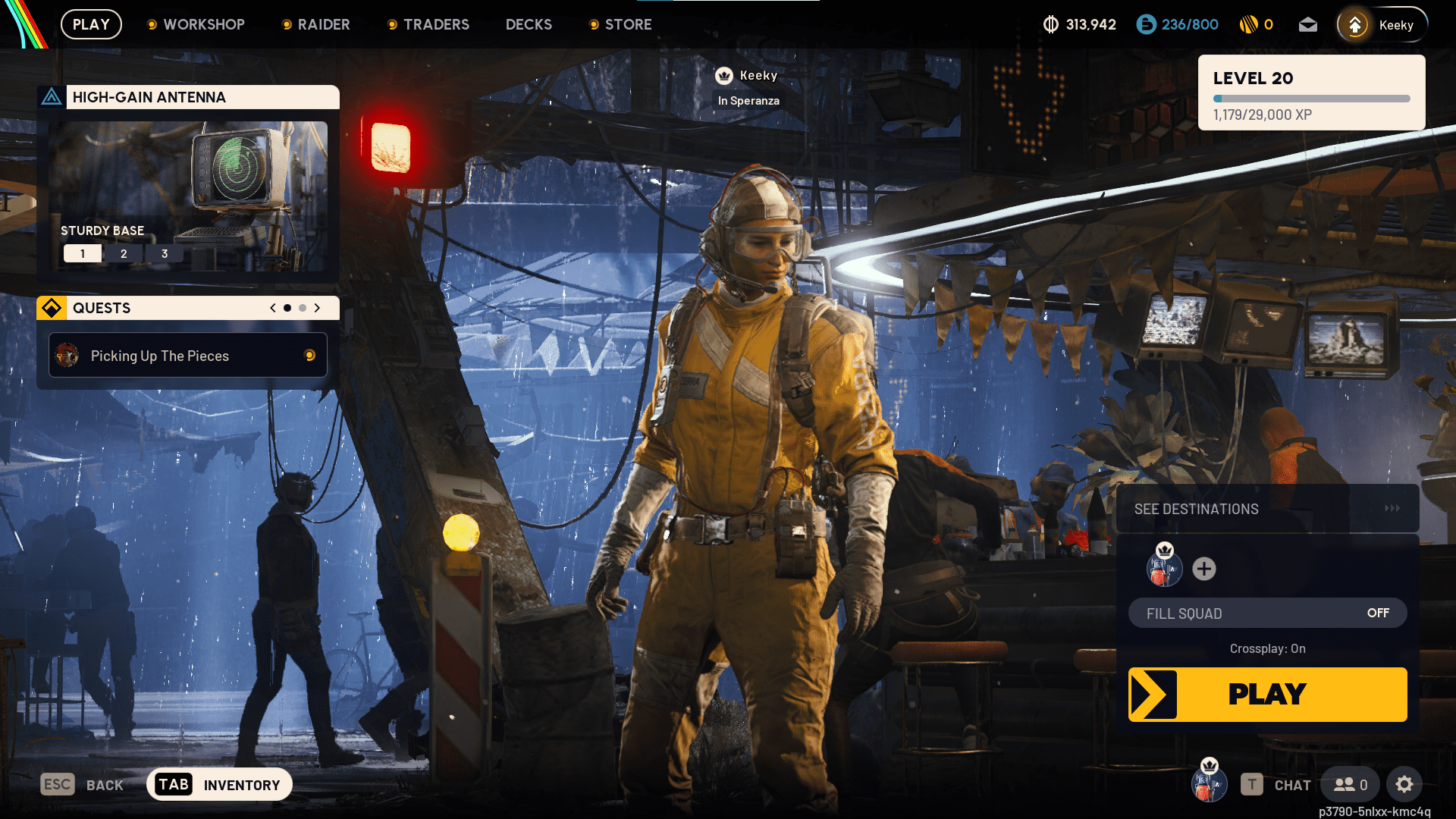Click the left arrow in the Quests panel

272,308
